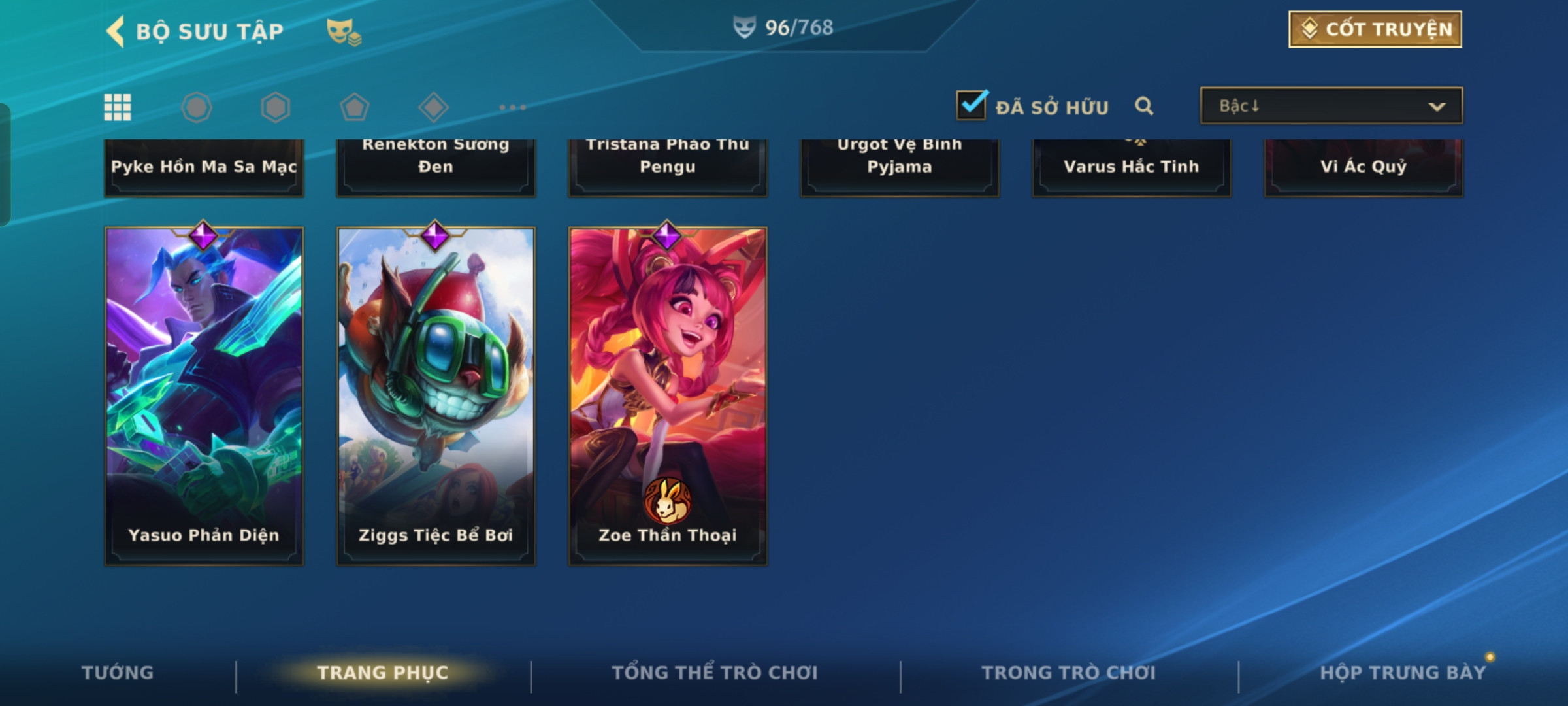Select the Yasuo Phản Diện skin card
Viewport: 1568px width, 706px height.
[x=204, y=396]
